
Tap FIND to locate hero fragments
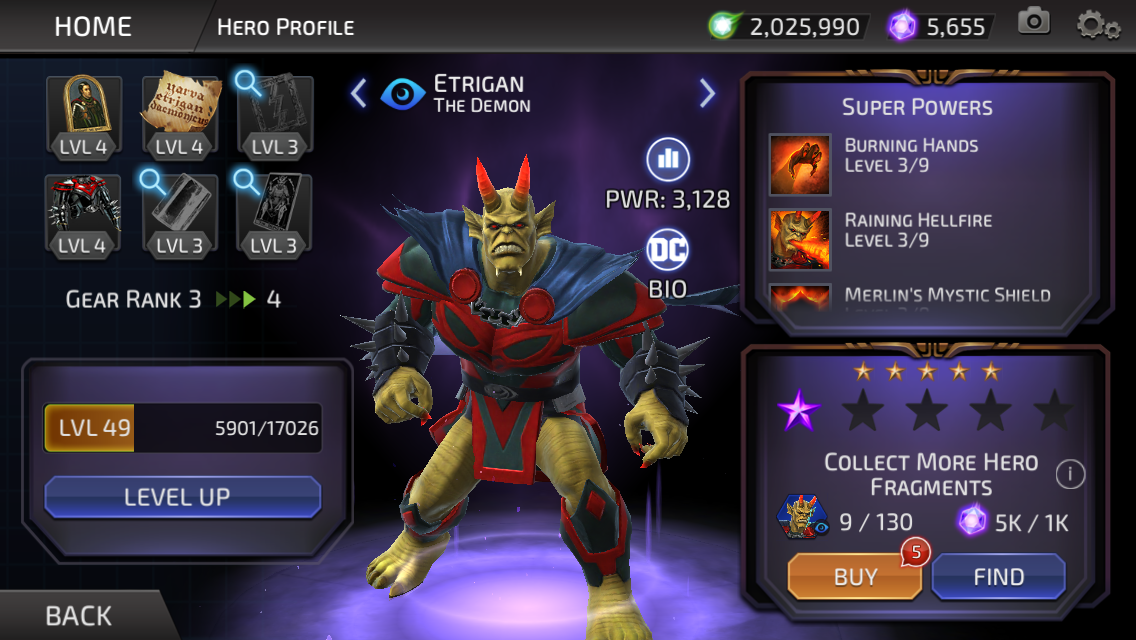pos(998,577)
